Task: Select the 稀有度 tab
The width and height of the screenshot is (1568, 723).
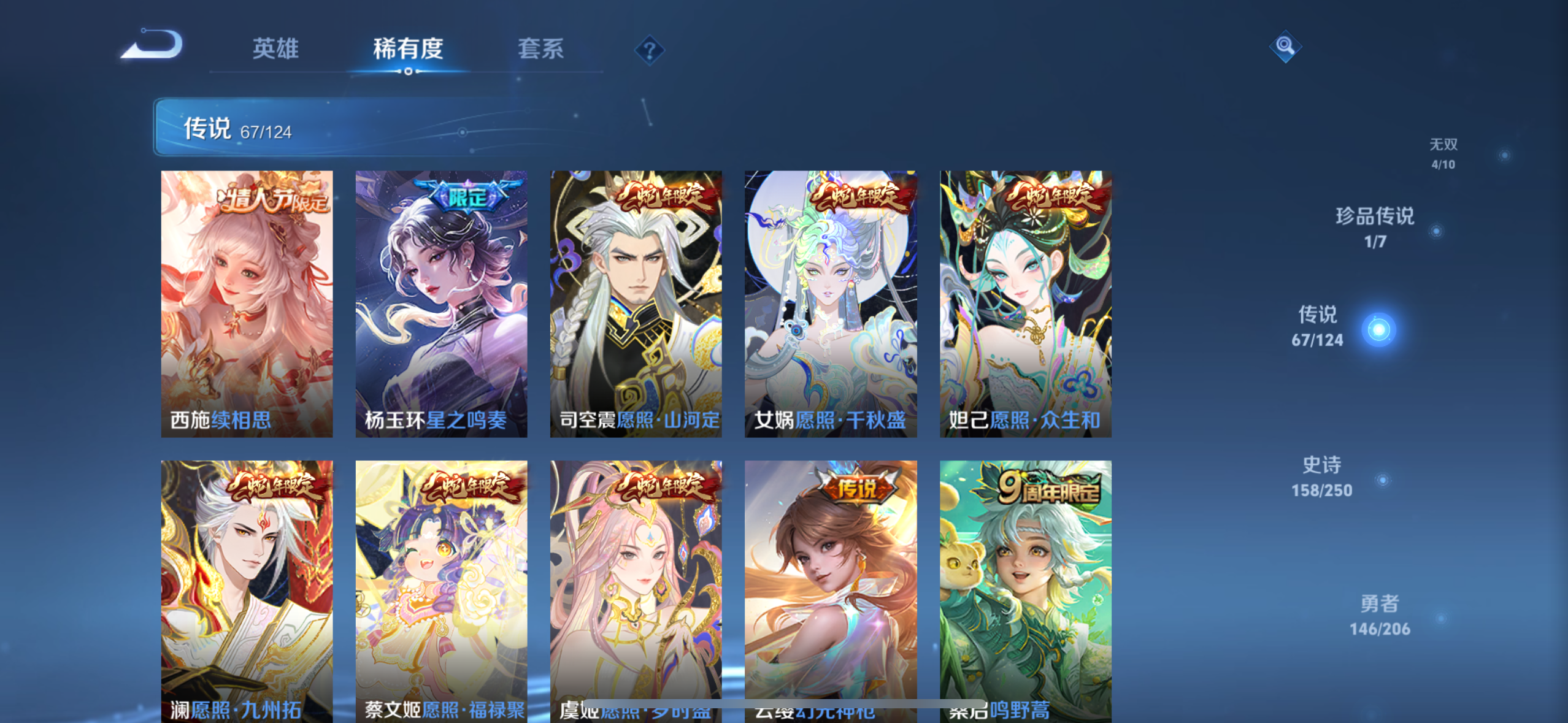Action: pyautogui.click(x=408, y=48)
